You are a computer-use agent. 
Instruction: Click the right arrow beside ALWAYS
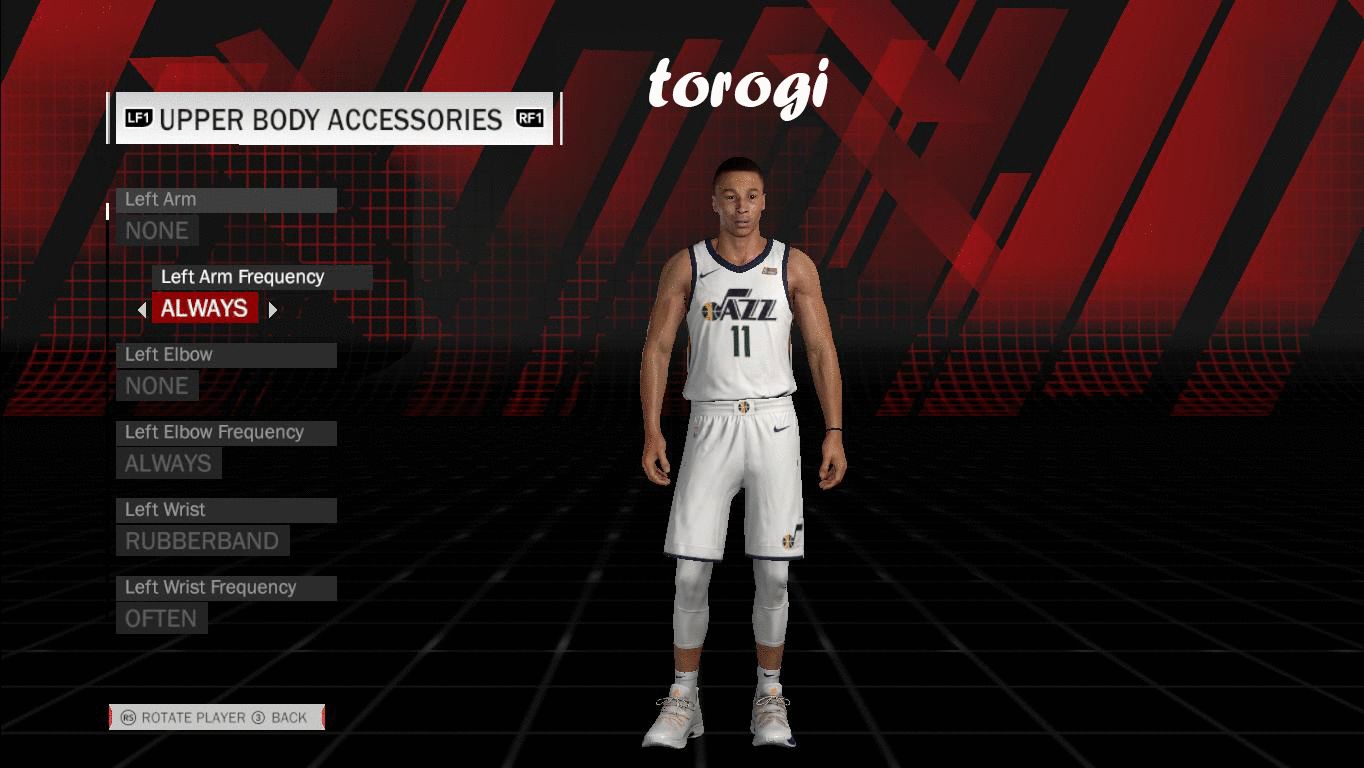[x=272, y=310]
